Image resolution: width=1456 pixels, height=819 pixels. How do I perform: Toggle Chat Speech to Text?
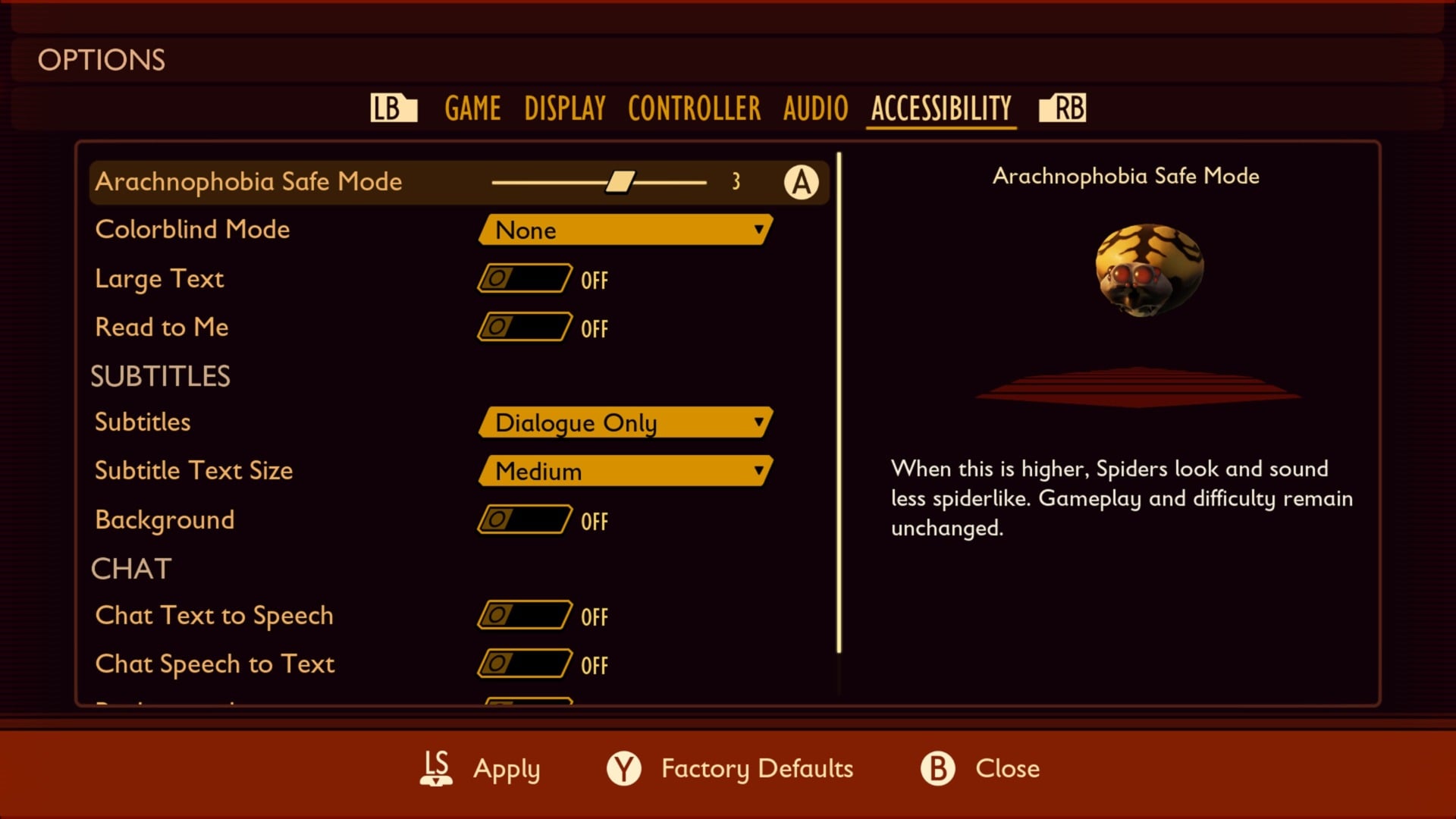(x=525, y=664)
